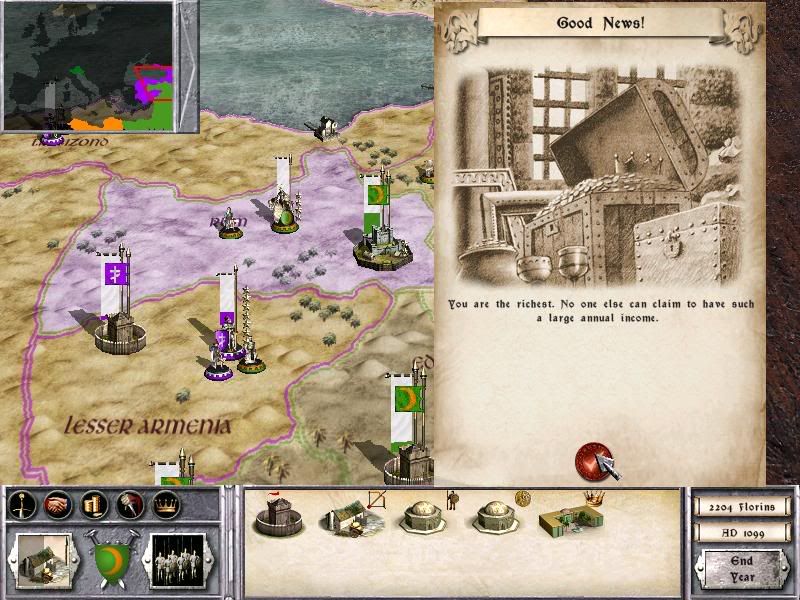Image resolution: width=800 pixels, height=600 pixels.
Task: Open the handshake diplomacy icon
Action: (58, 506)
